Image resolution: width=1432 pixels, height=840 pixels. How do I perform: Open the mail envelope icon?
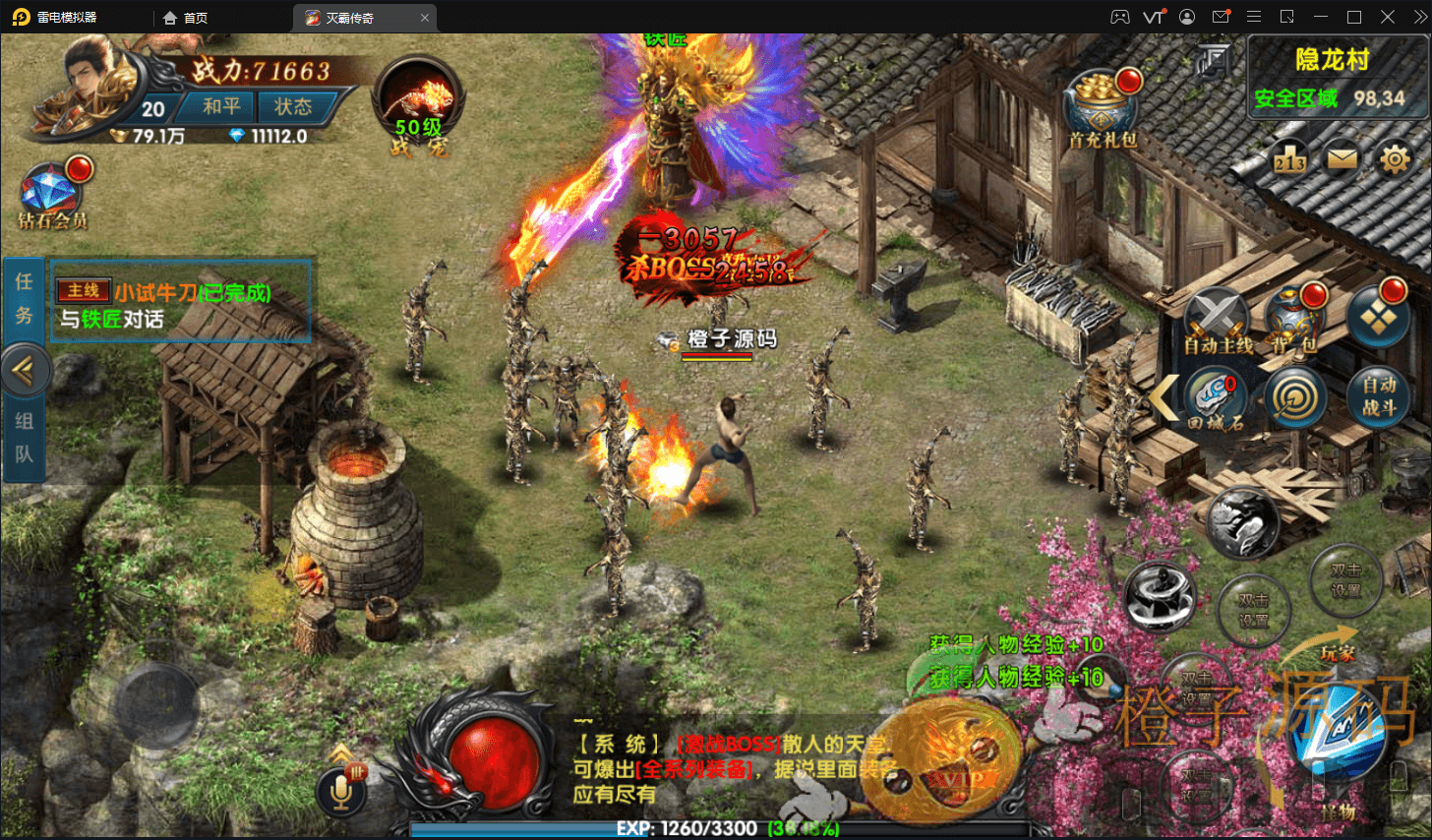click(1342, 158)
